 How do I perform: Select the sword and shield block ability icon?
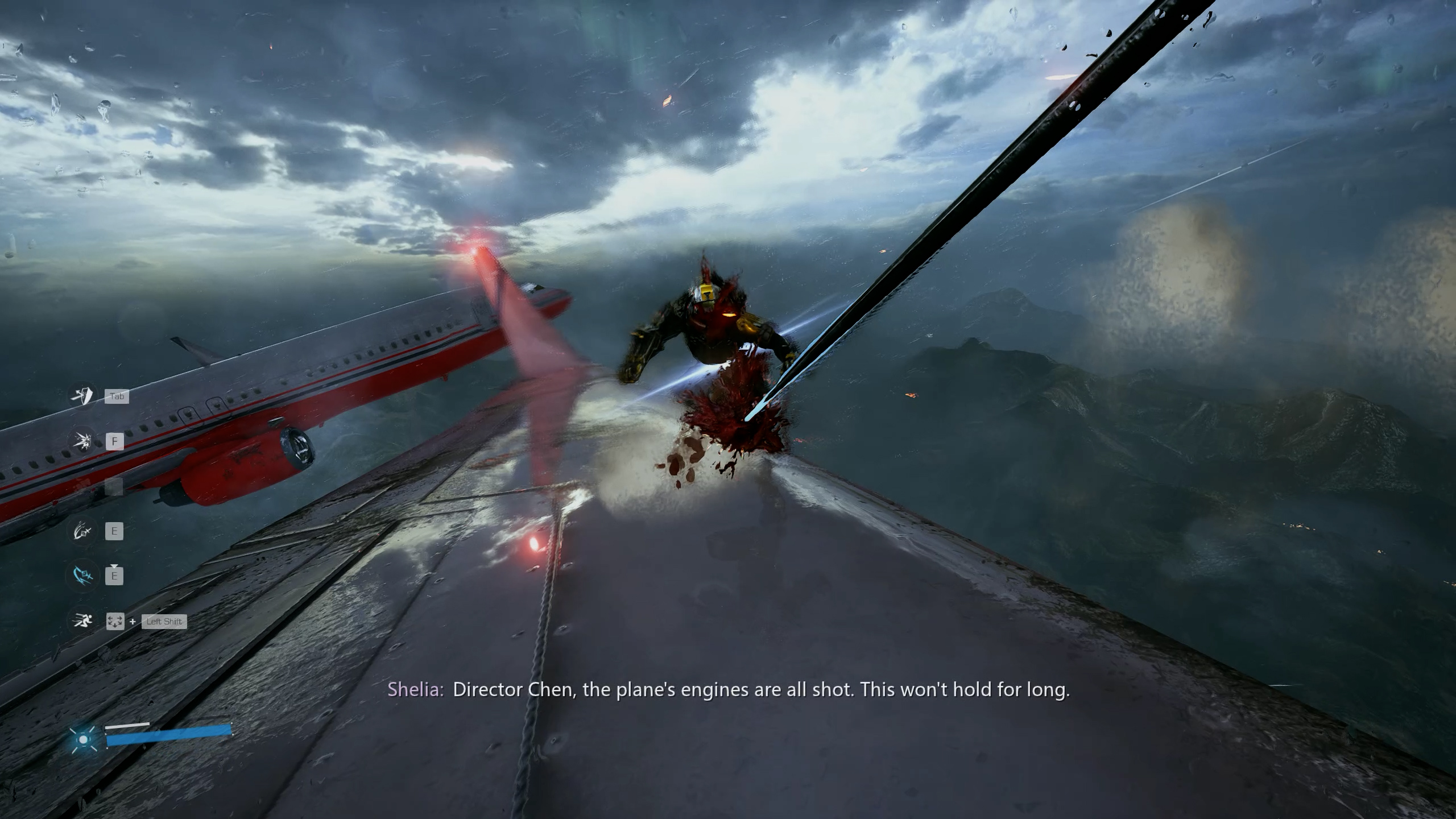(x=82, y=396)
